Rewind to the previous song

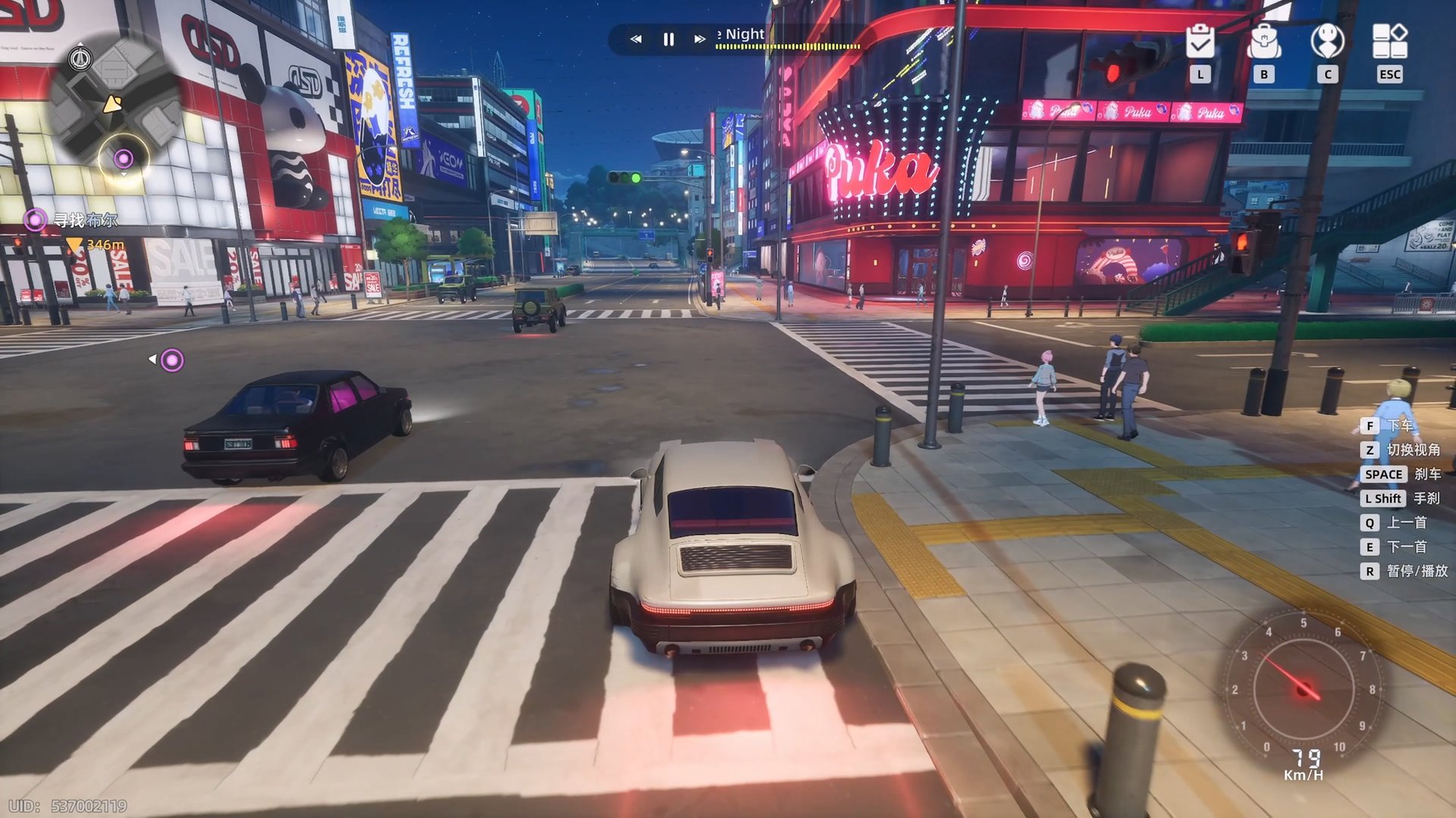[635, 39]
